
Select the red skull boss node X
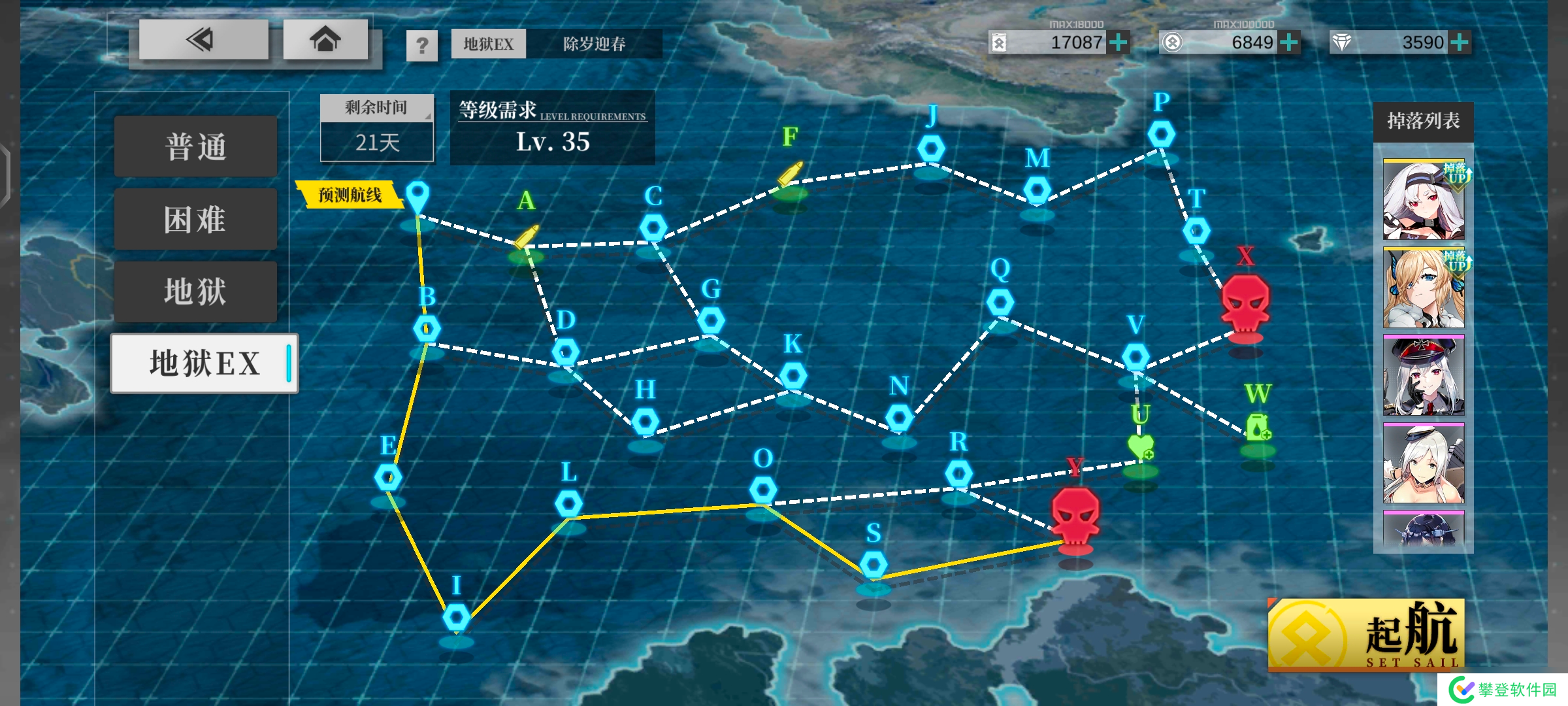[x=1245, y=303]
